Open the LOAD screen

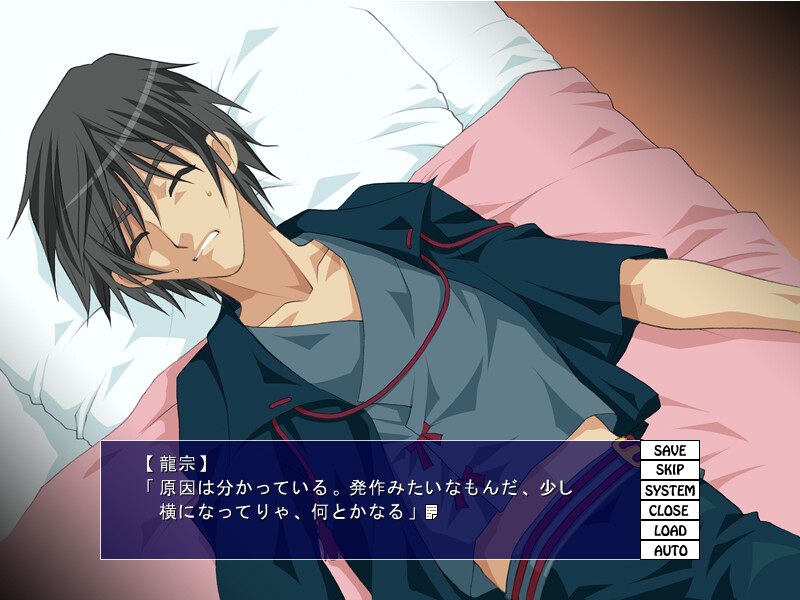[670, 531]
